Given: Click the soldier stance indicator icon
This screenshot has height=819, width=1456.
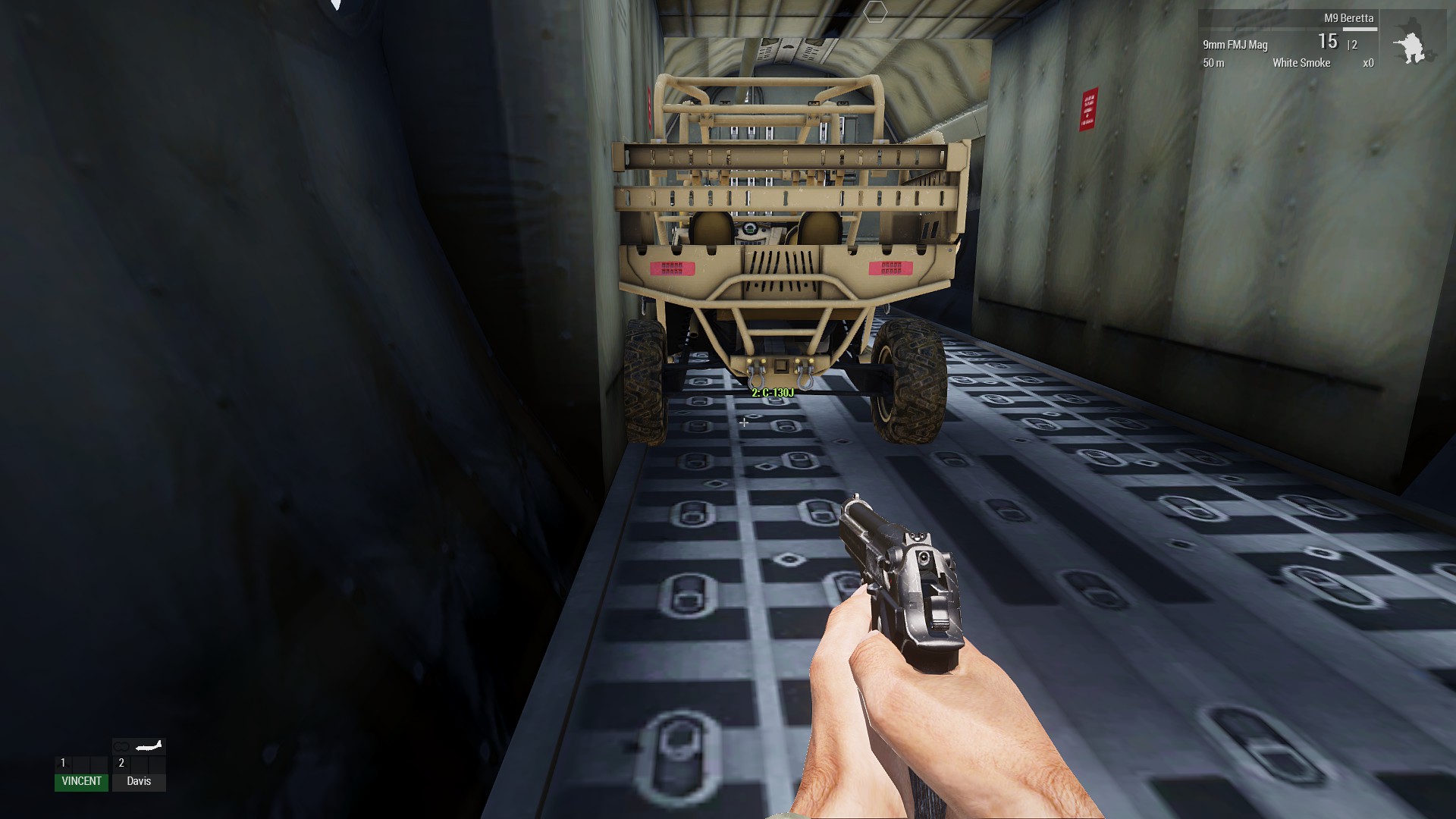Looking at the screenshot, I should pyautogui.click(x=1410, y=48).
